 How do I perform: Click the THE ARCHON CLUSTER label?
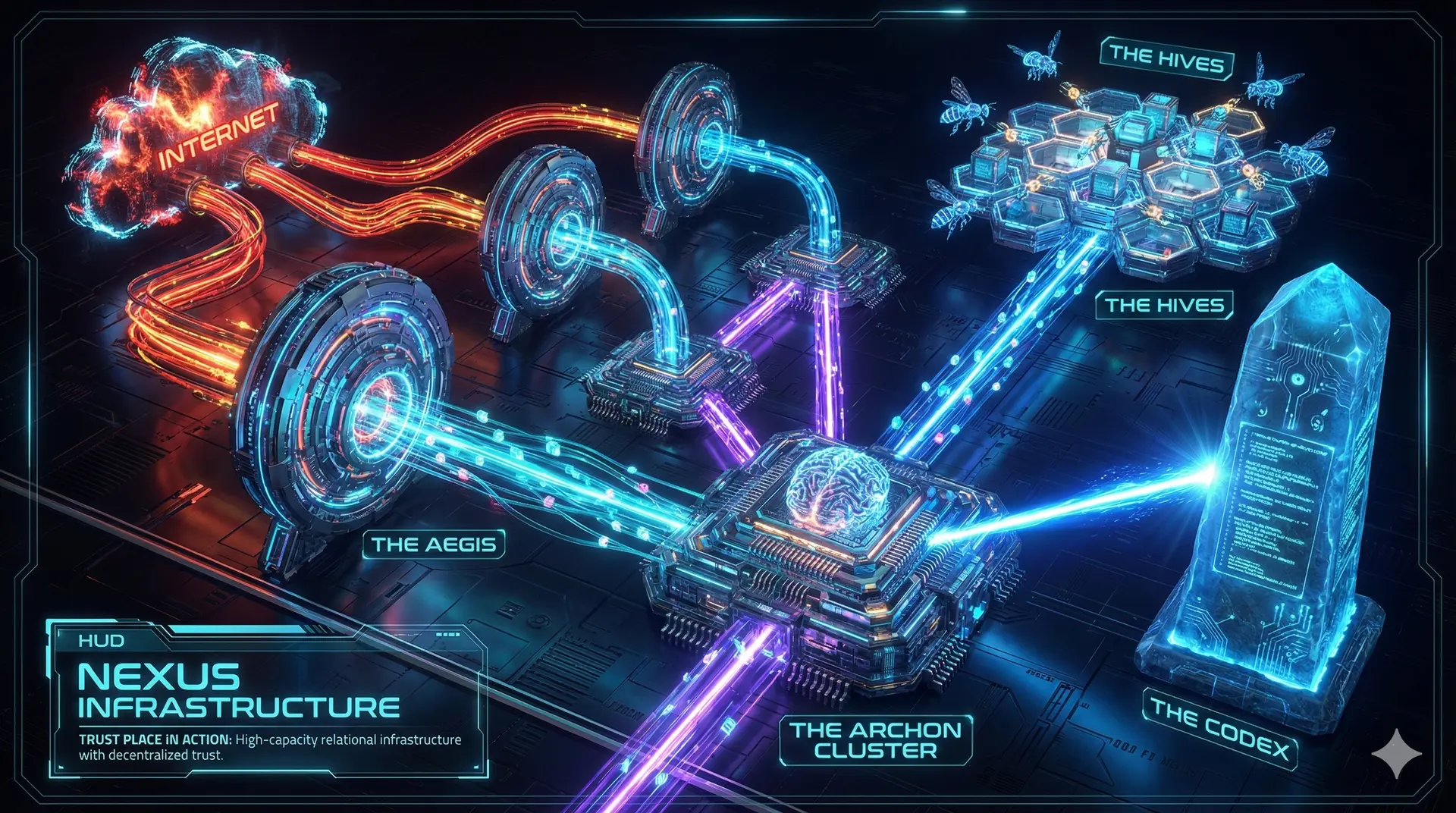[875, 740]
